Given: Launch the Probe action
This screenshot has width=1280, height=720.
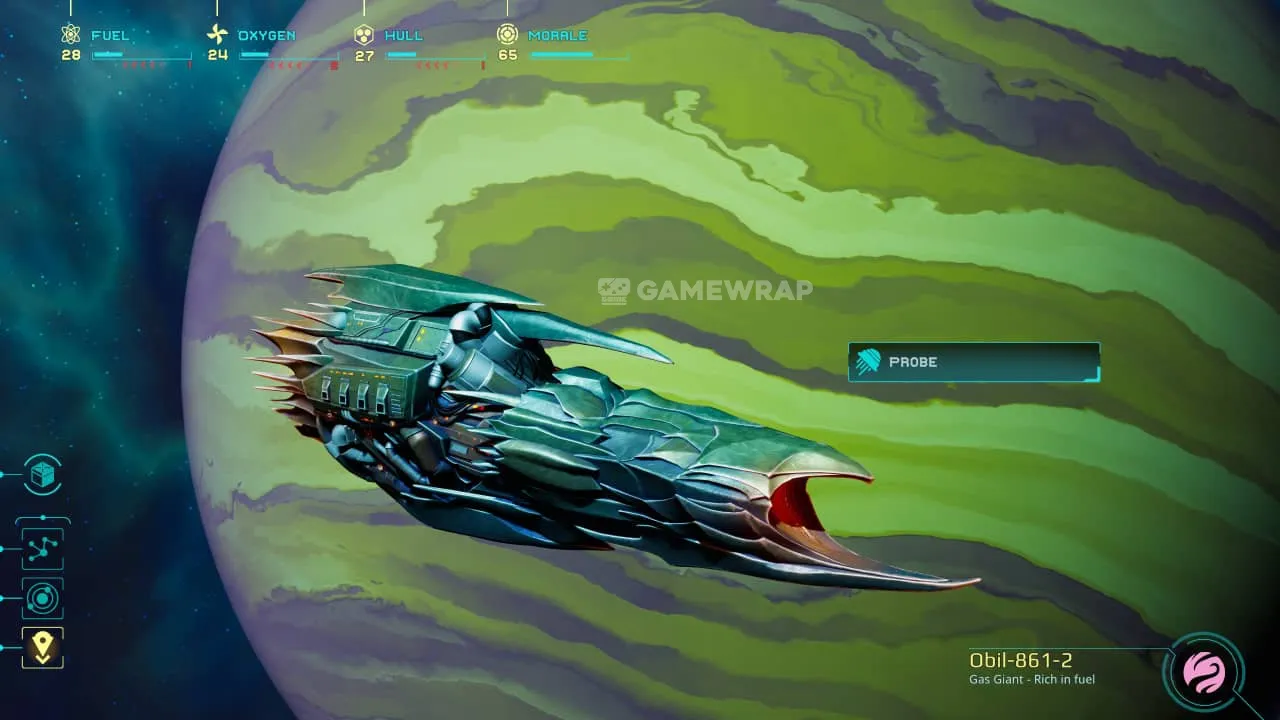Looking at the screenshot, I should click(x=973, y=362).
